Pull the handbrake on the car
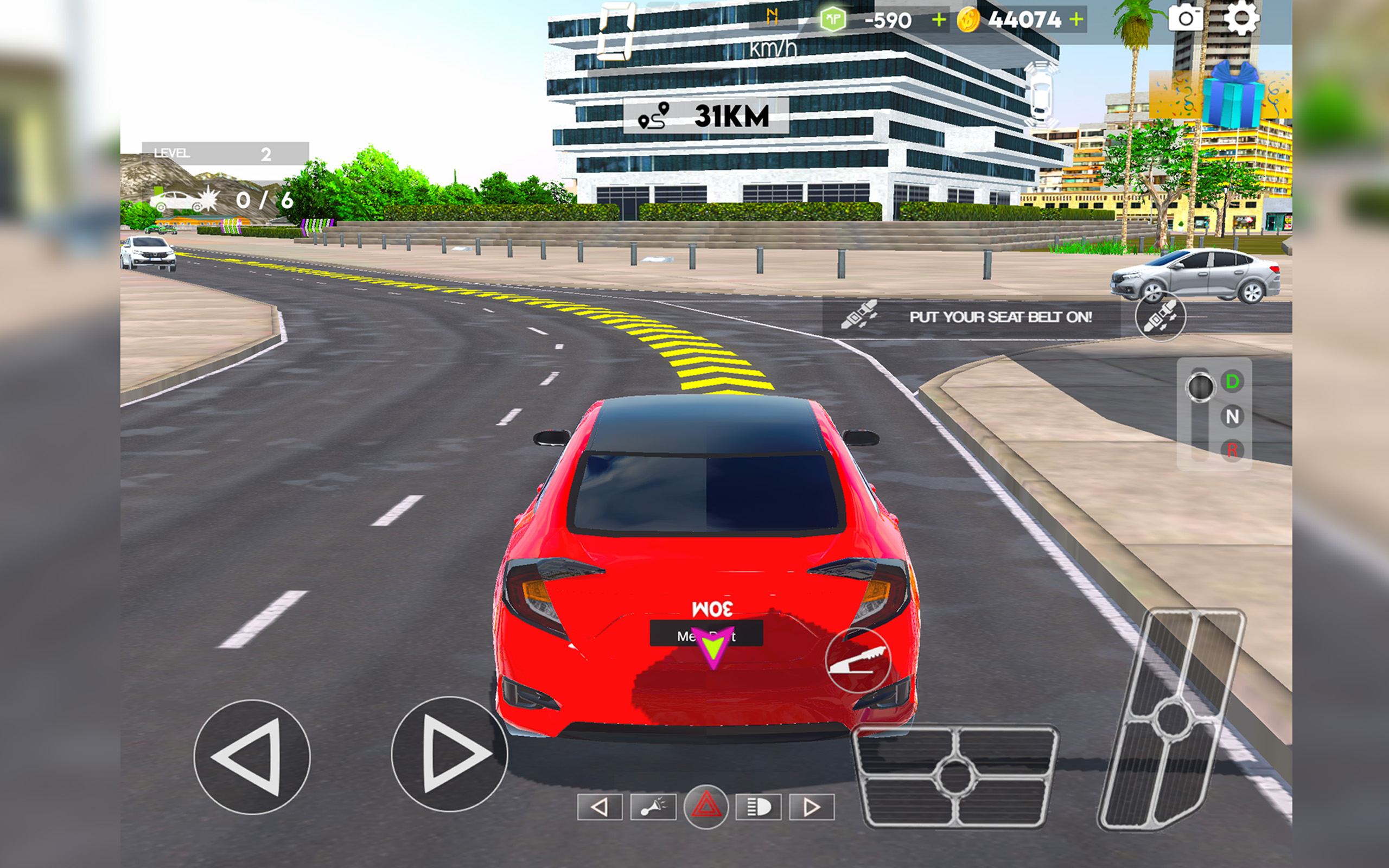This screenshot has height=868, width=1389. (x=859, y=661)
